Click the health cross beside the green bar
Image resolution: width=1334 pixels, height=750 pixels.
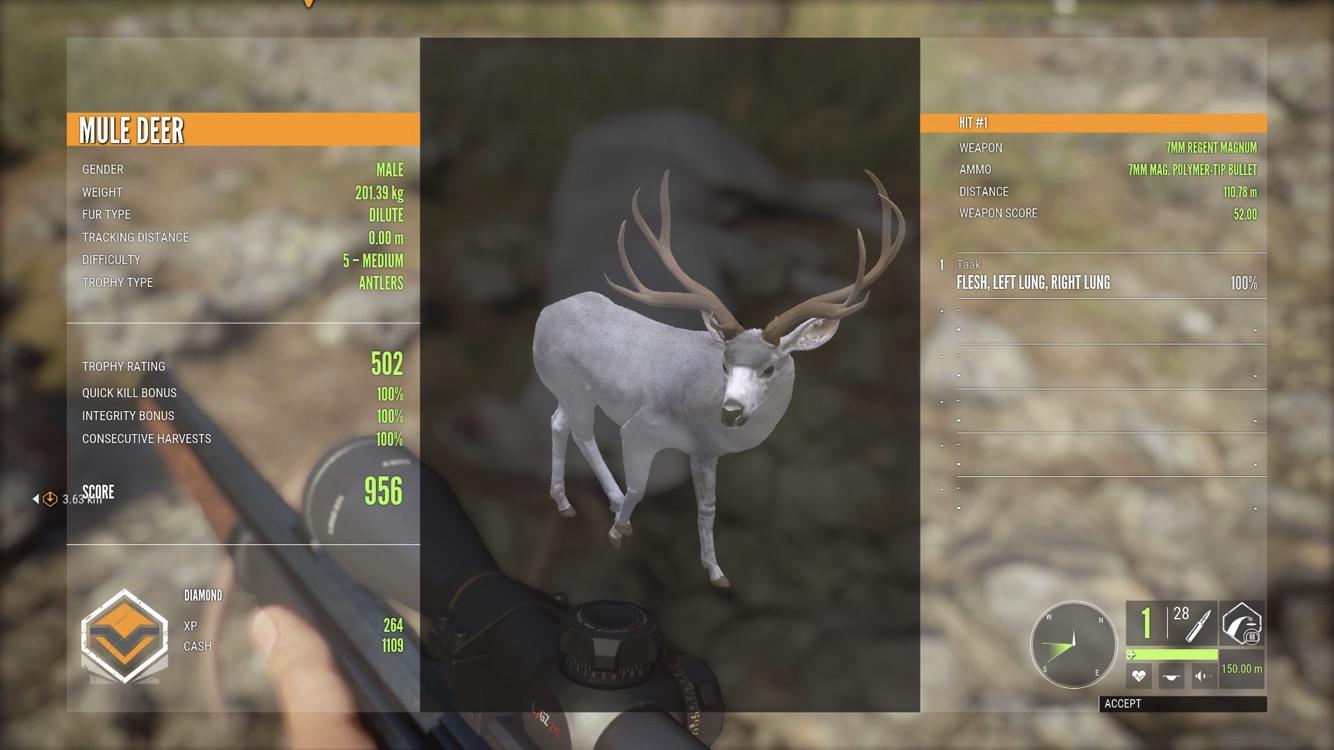coord(1131,654)
